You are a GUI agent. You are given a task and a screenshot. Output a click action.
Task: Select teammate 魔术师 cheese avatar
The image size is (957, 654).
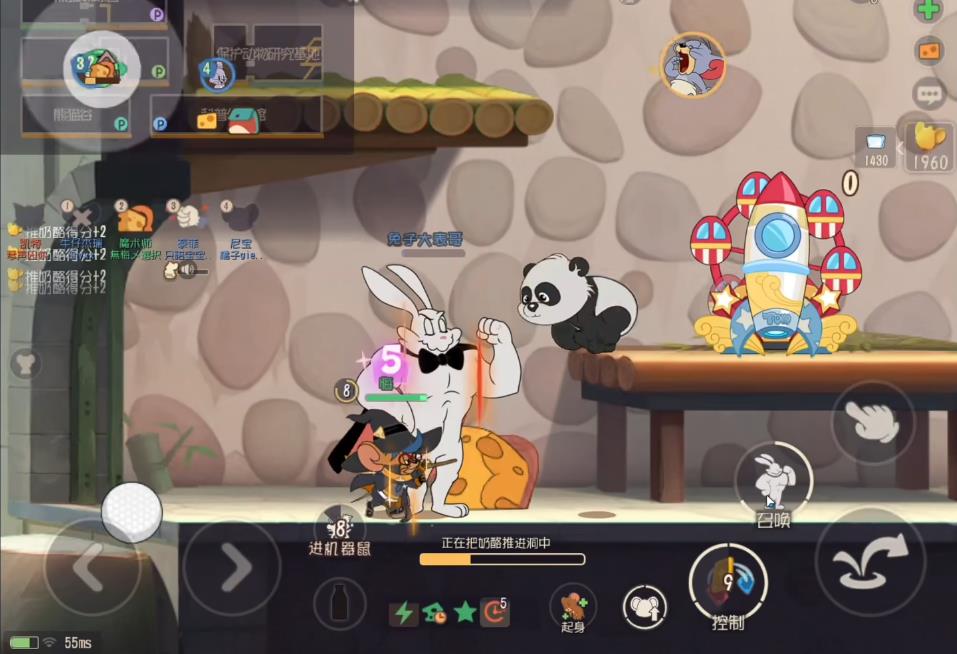click(x=135, y=218)
